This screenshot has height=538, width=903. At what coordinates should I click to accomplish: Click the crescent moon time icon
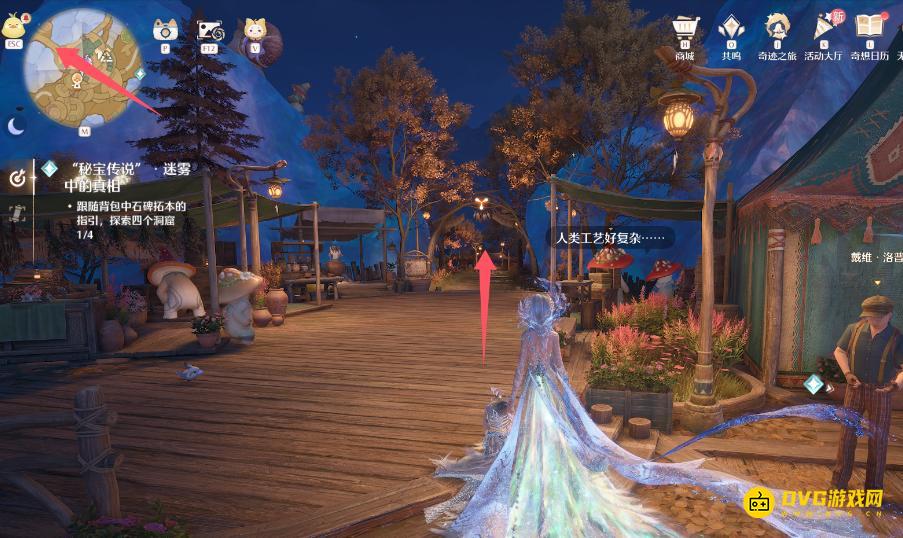point(17,126)
